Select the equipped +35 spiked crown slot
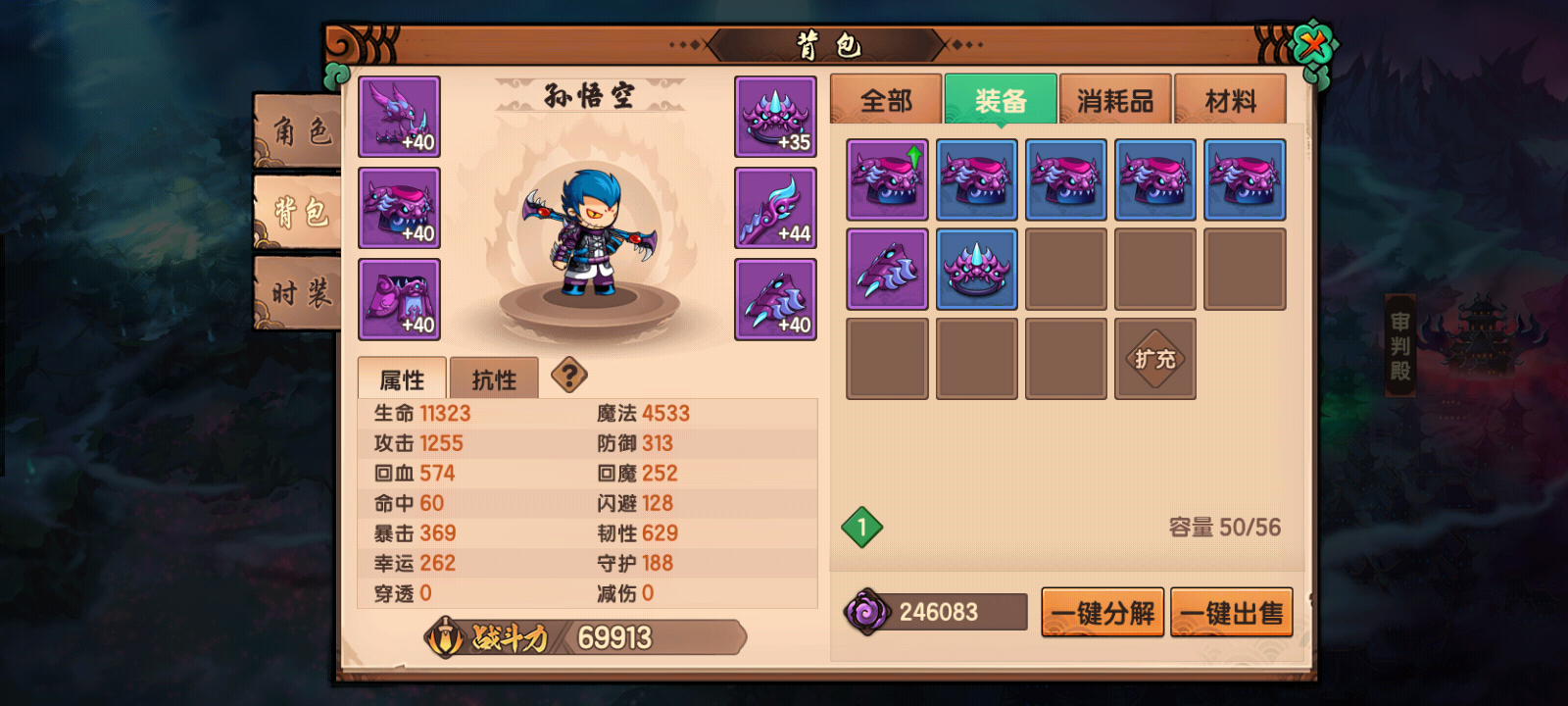1568x706 pixels. click(x=775, y=117)
